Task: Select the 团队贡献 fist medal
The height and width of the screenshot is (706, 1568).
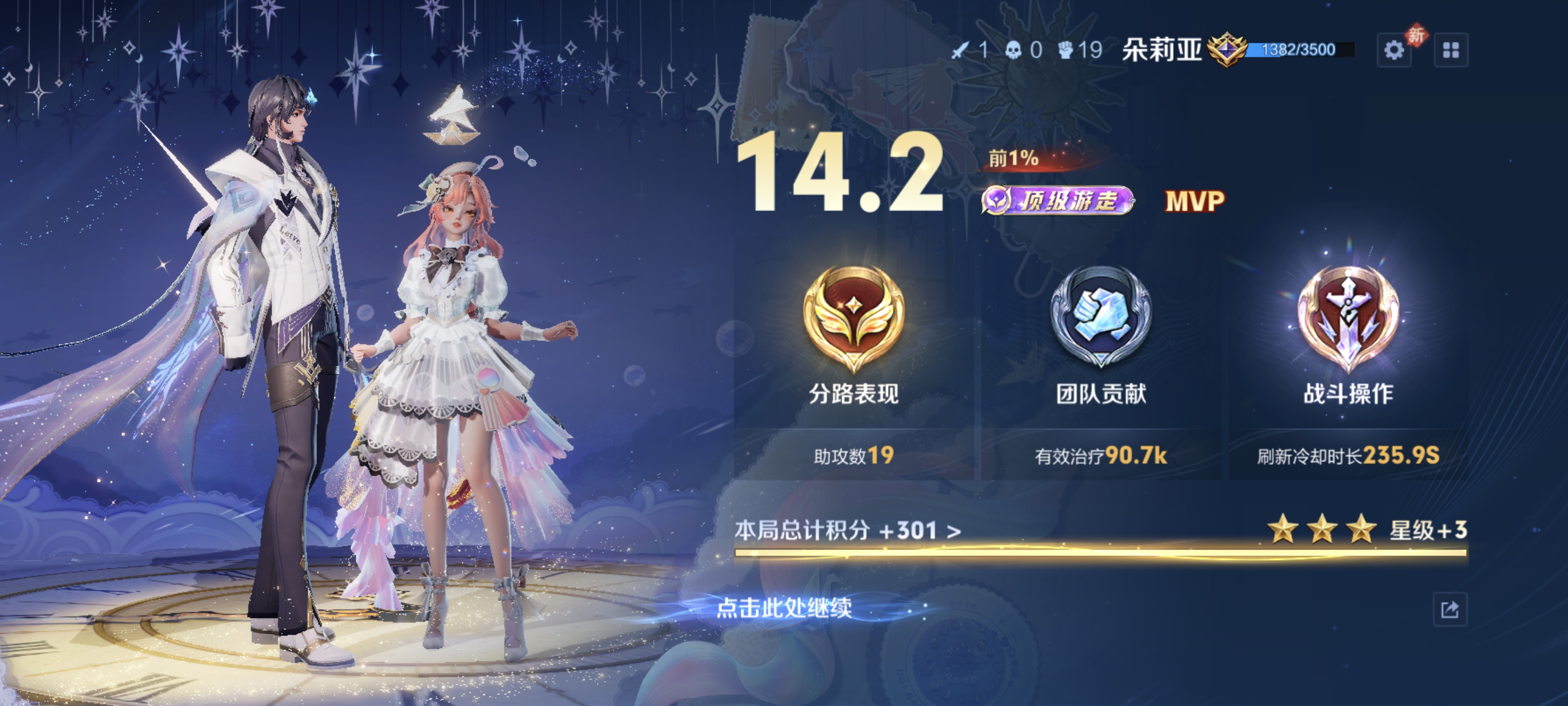Action: (x=1101, y=317)
